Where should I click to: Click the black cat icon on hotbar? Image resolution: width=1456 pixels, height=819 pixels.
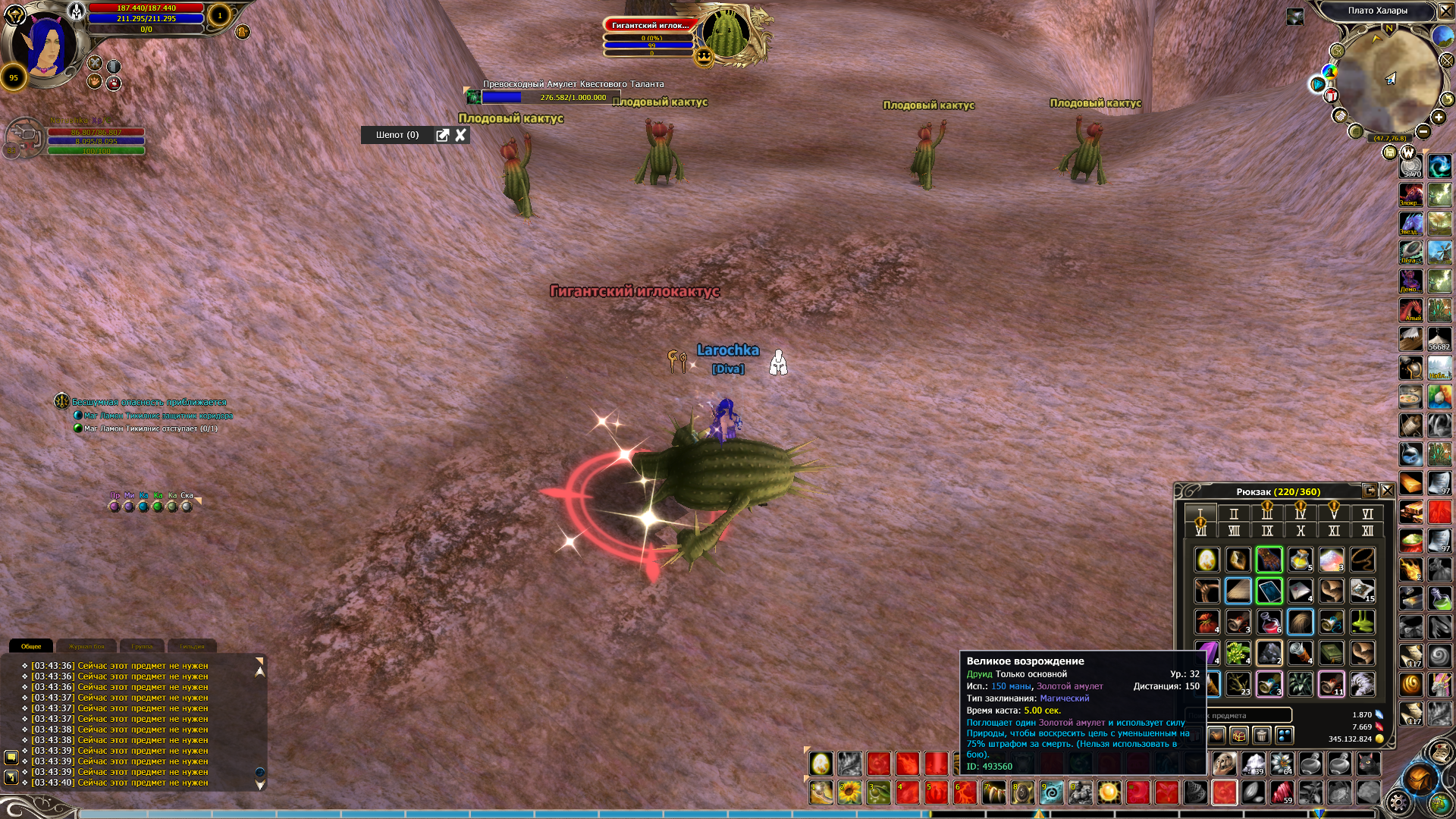pos(1368,764)
